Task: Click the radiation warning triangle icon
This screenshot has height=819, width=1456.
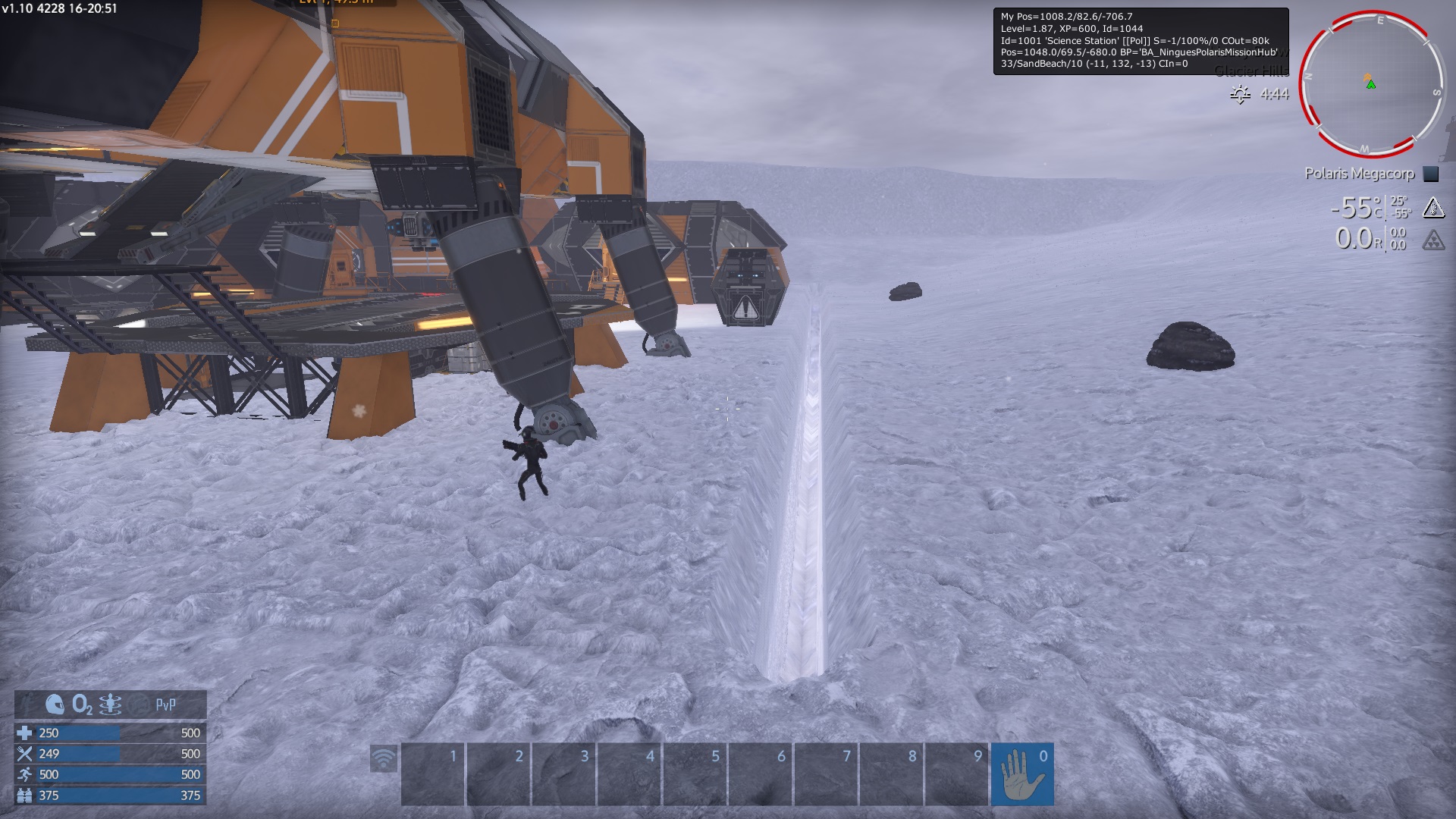Action: pos(1432,240)
